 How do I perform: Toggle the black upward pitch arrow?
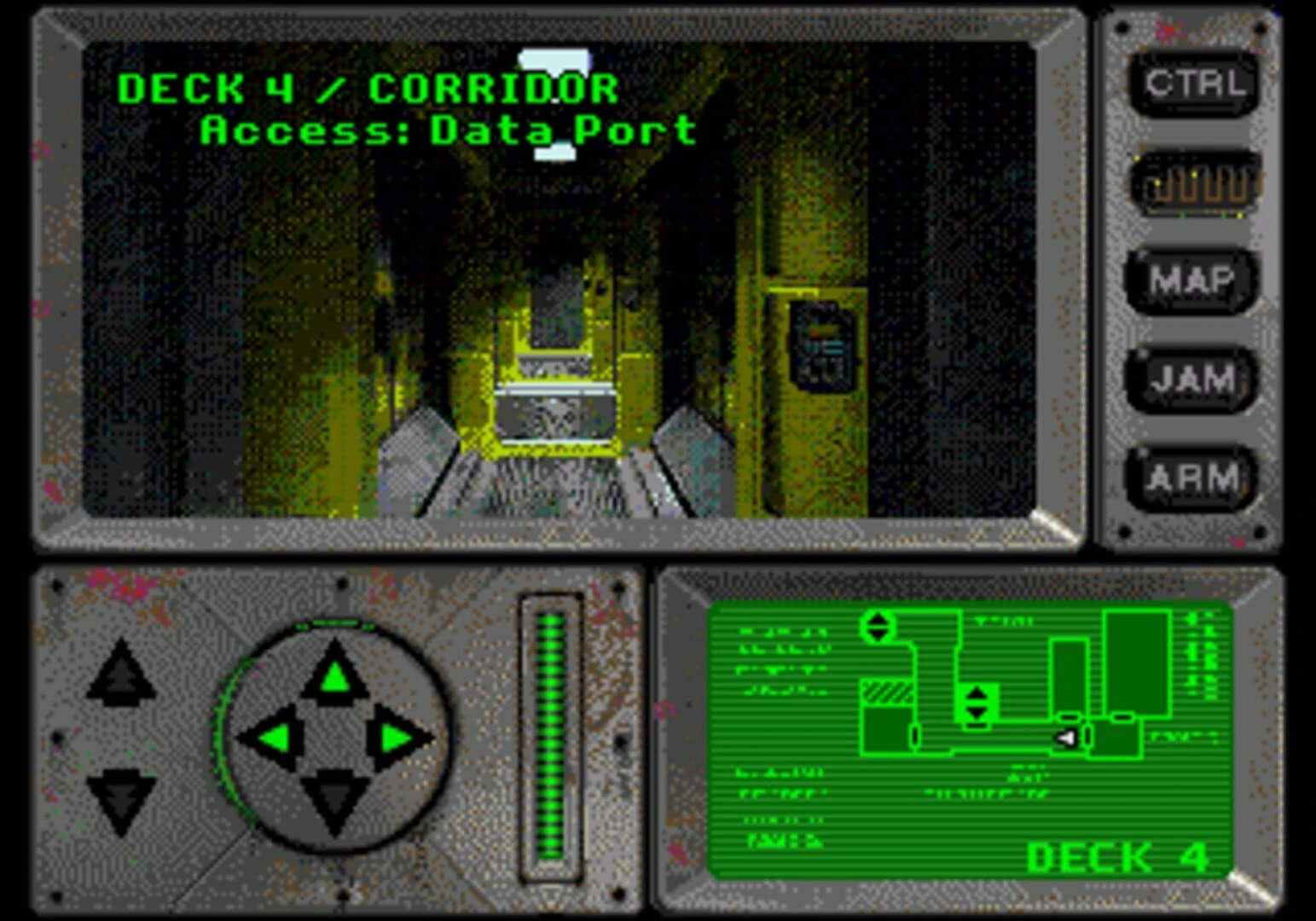(x=119, y=674)
